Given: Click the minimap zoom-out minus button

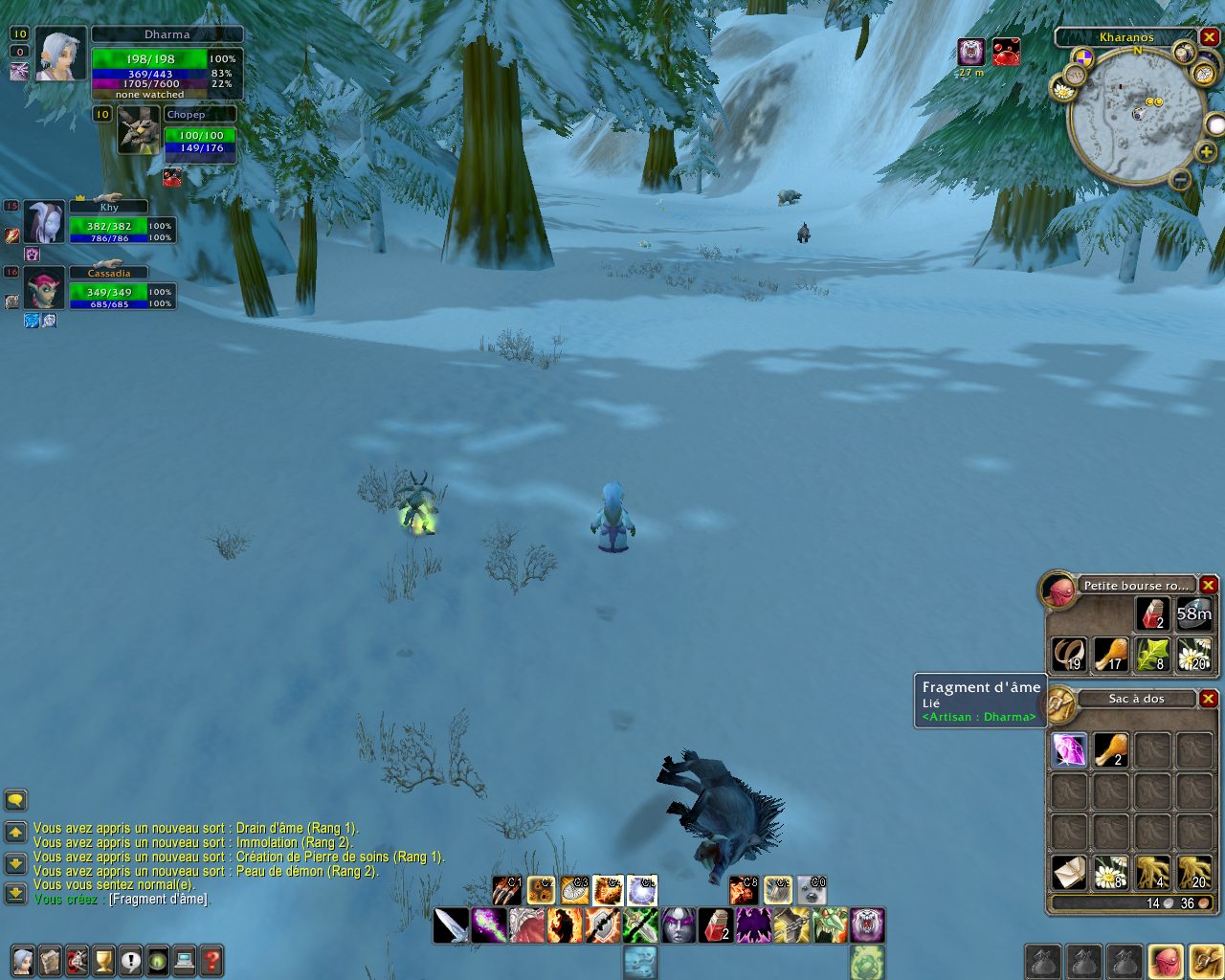Looking at the screenshot, I should (x=1180, y=179).
